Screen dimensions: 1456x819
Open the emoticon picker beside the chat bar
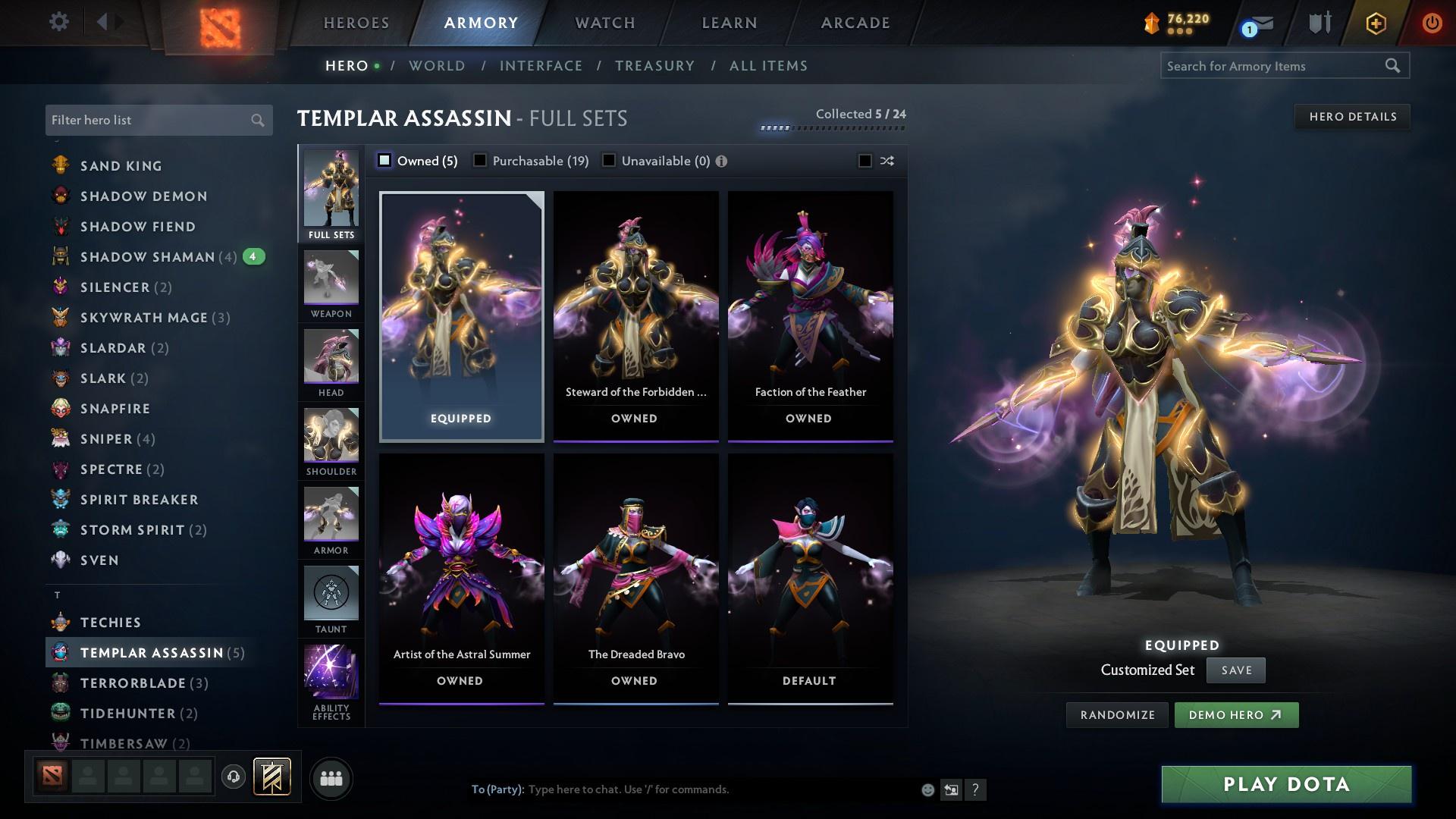[927, 789]
